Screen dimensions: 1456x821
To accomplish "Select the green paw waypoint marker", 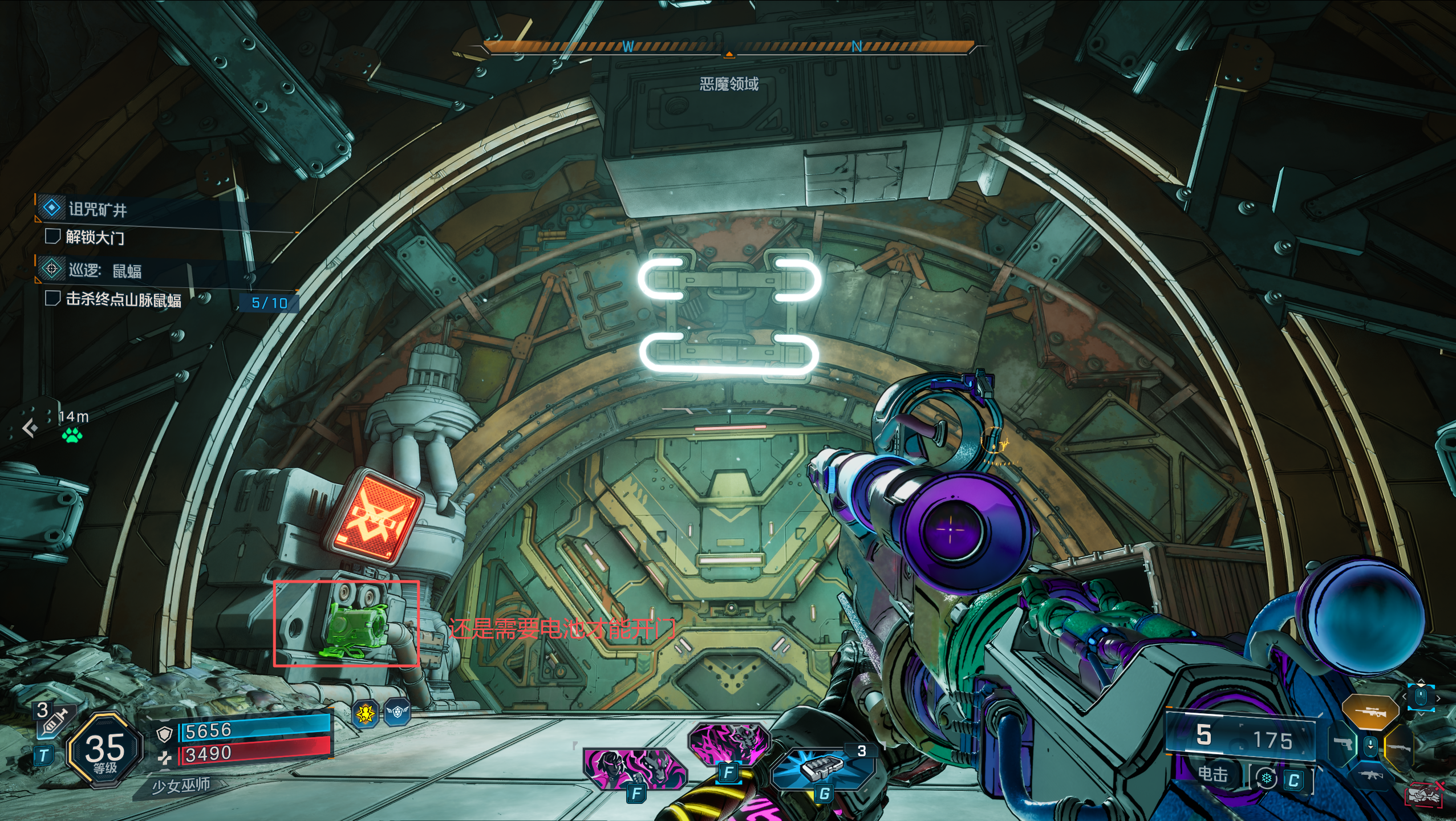I will pos(72,436).
